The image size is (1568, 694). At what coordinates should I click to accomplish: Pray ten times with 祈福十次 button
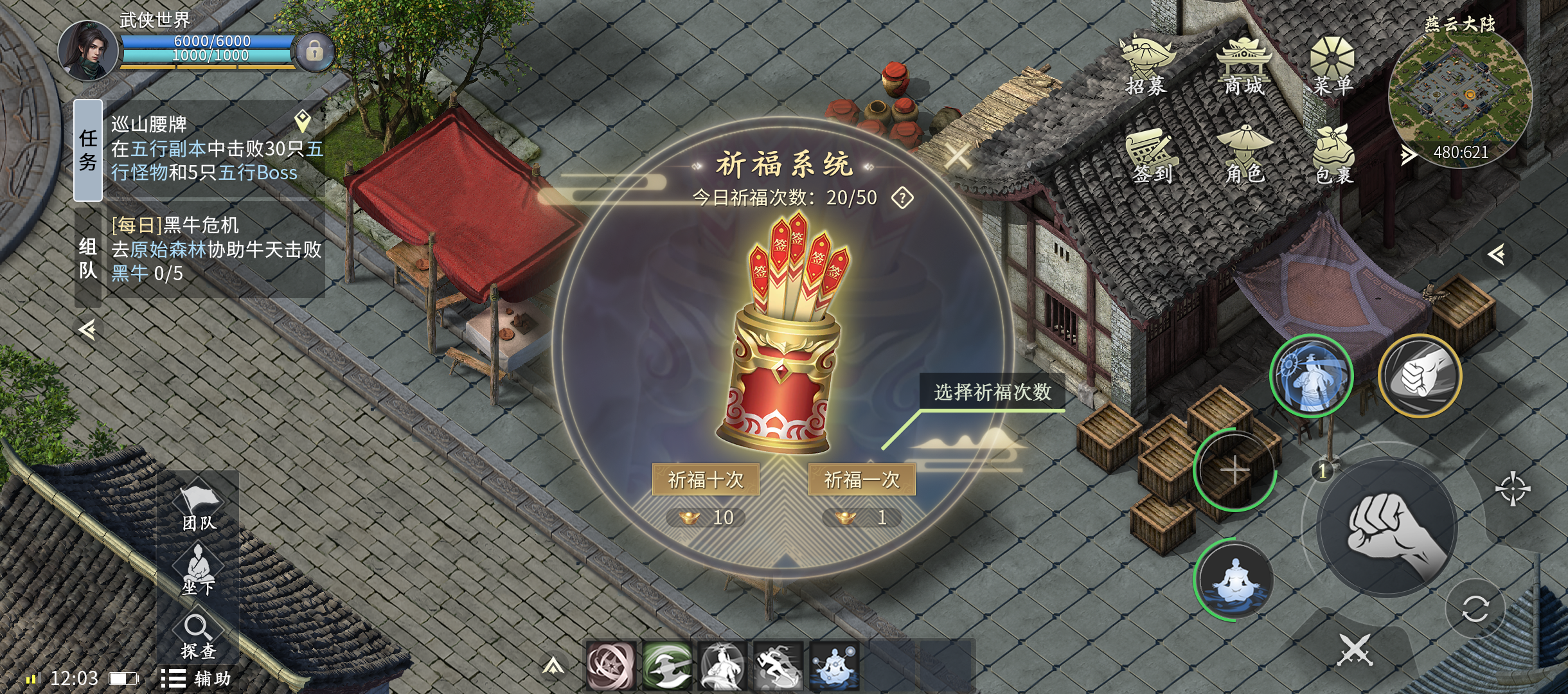pyautogui.click(x=706, y=479)
